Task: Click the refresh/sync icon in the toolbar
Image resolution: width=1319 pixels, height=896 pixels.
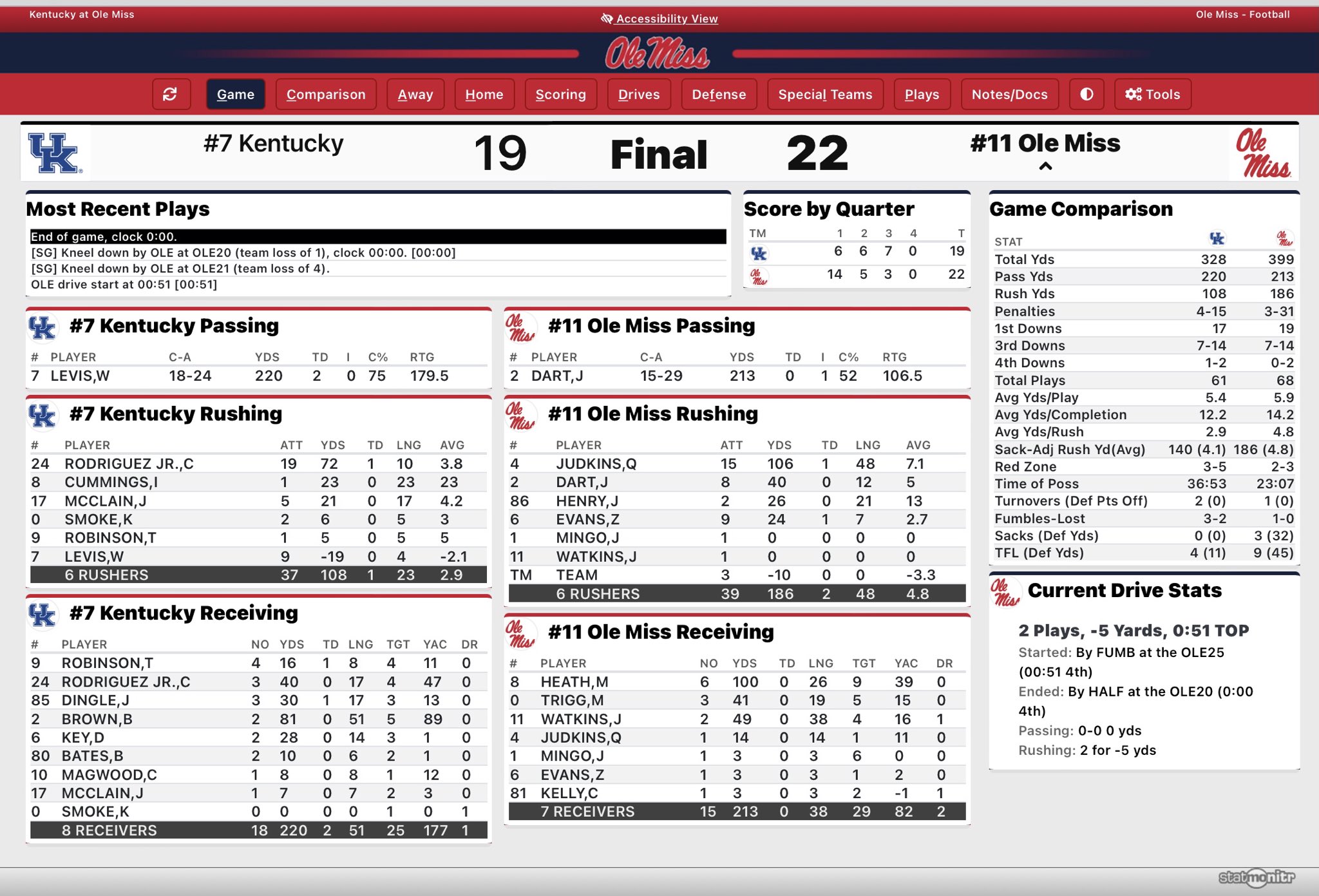Action: (171, 94)
